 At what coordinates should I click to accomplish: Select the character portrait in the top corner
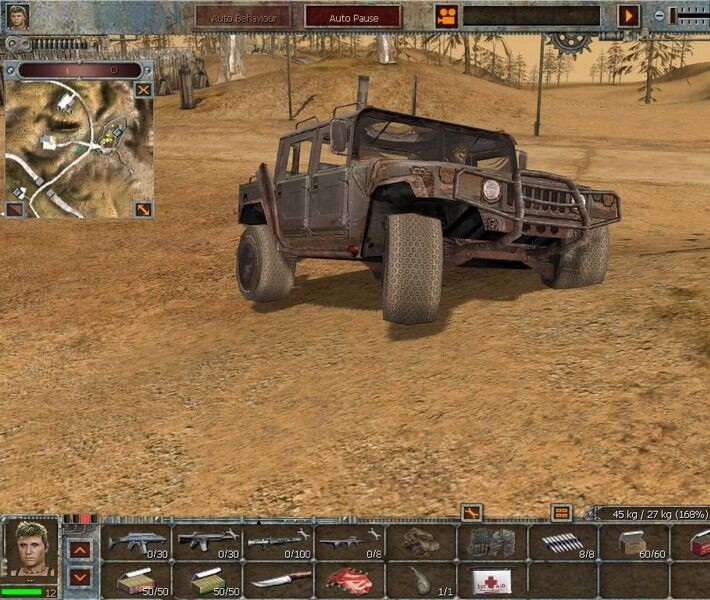[16, 16]
